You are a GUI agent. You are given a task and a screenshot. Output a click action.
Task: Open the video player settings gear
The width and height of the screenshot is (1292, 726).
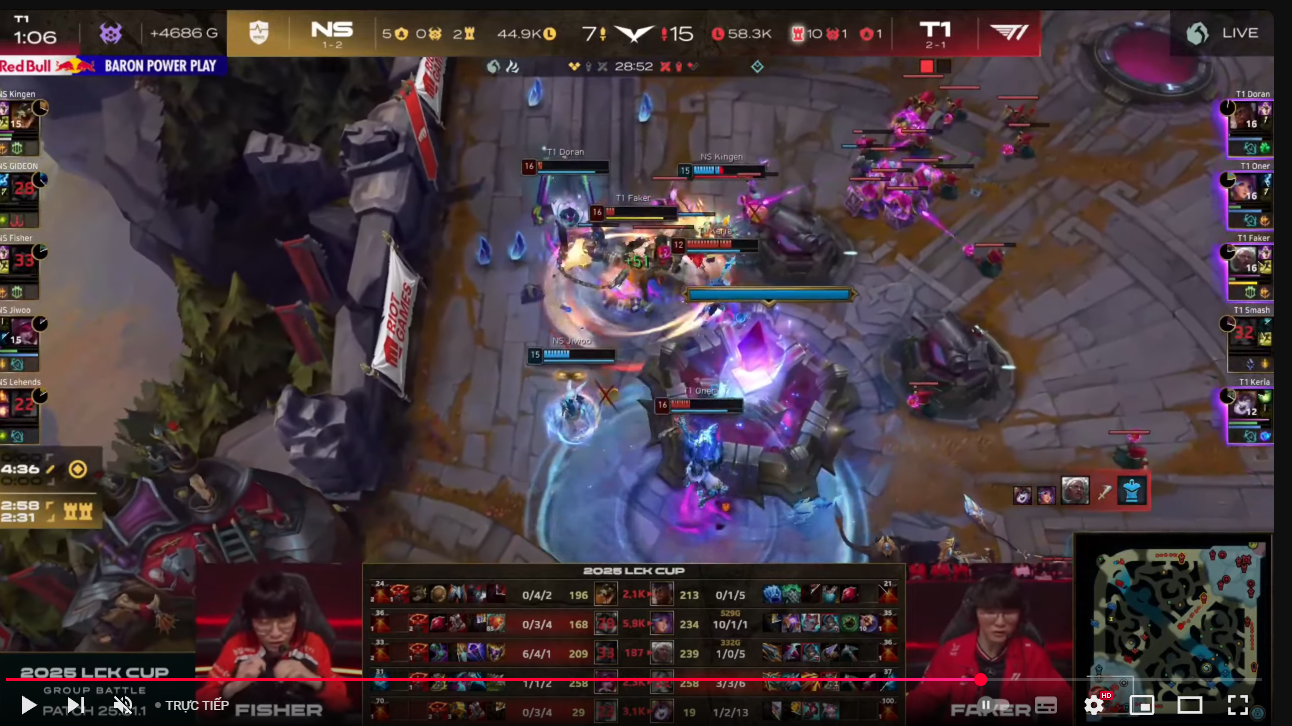(1094, 705)
